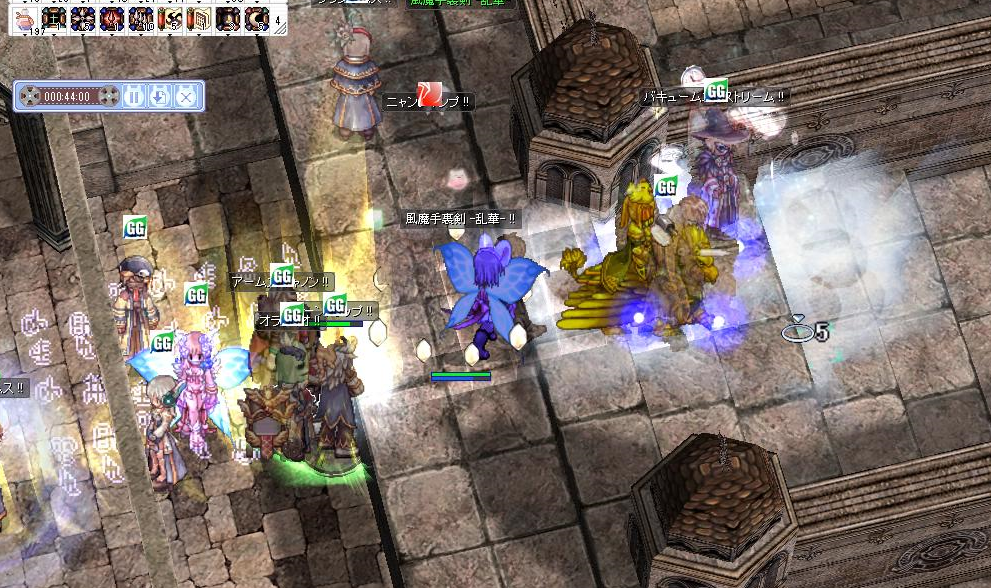This screenshot has height=588, width=991.
Task: Save the replay with the download-arrow button
Action: (x=160, y=96)
